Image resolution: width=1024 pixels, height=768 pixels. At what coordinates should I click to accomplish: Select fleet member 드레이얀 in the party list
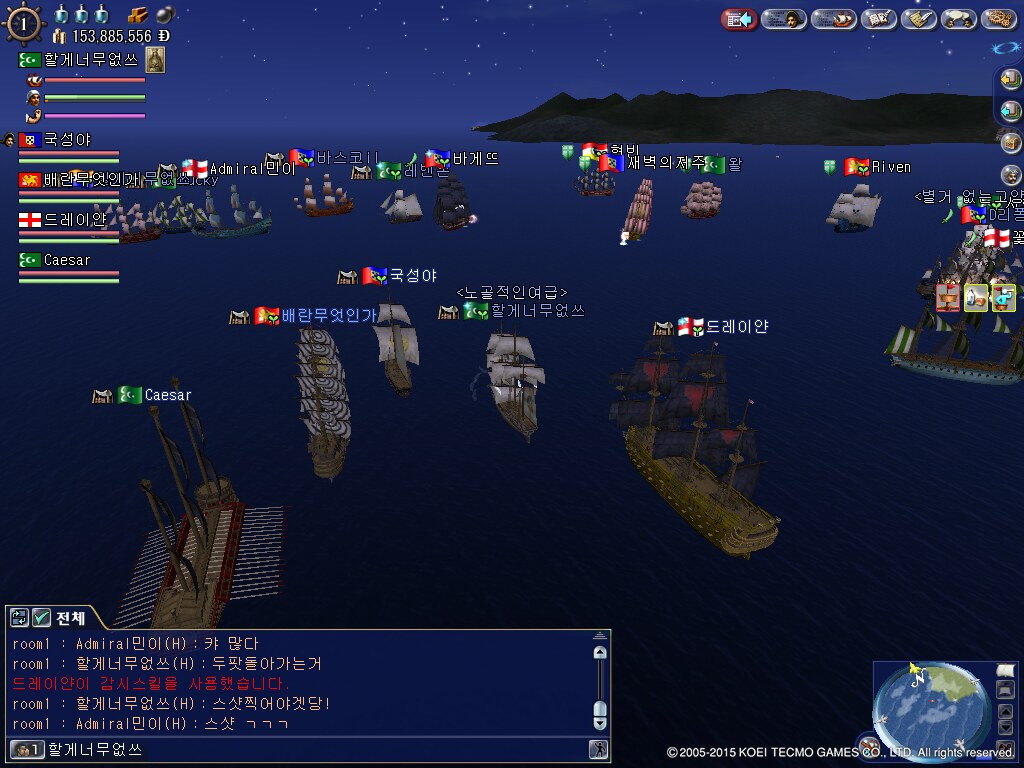74,220
